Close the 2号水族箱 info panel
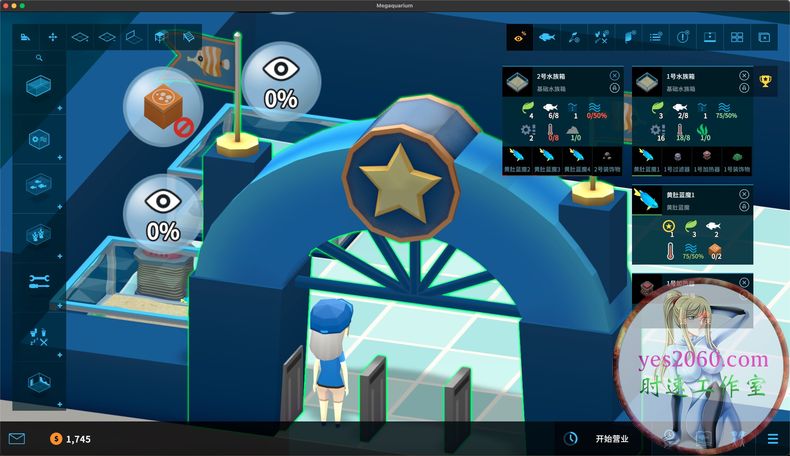The image size is (790, 456). click(614, 76)
